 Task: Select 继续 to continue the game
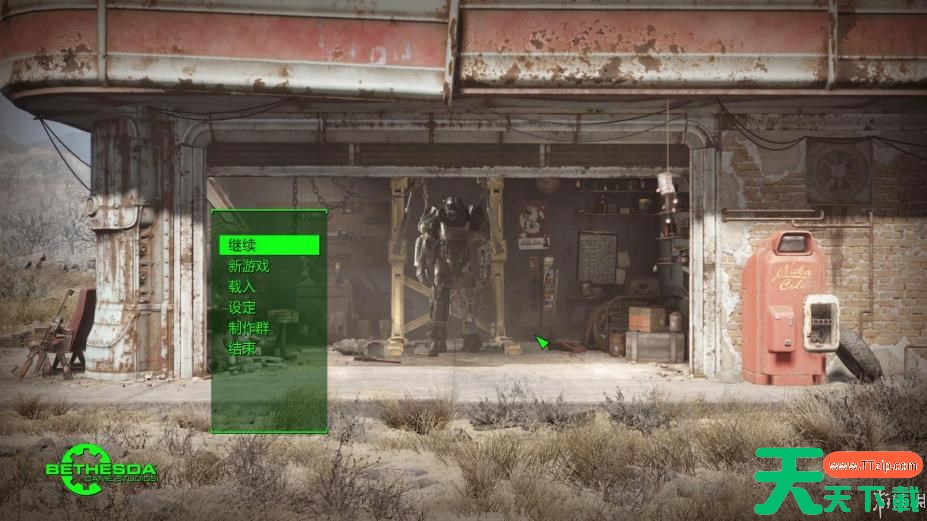click(x=243, y=245)
